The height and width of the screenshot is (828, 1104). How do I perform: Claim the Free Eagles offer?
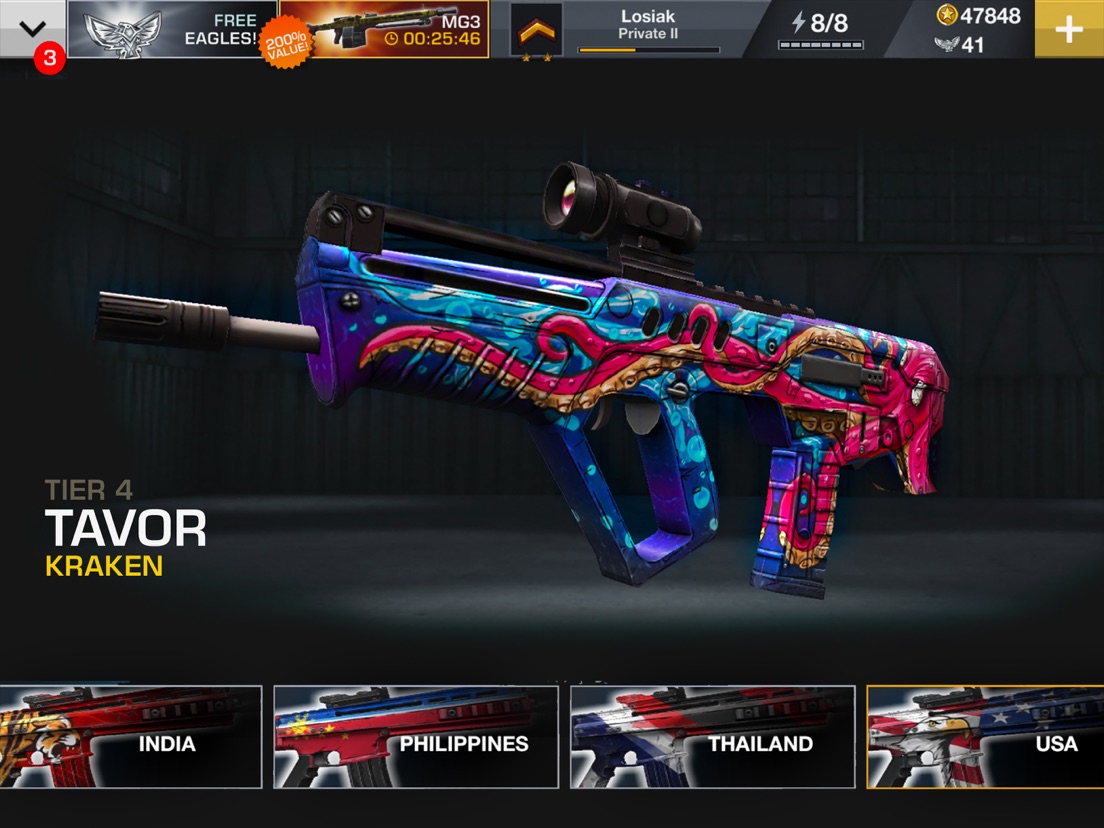click(x=172, y=29)
